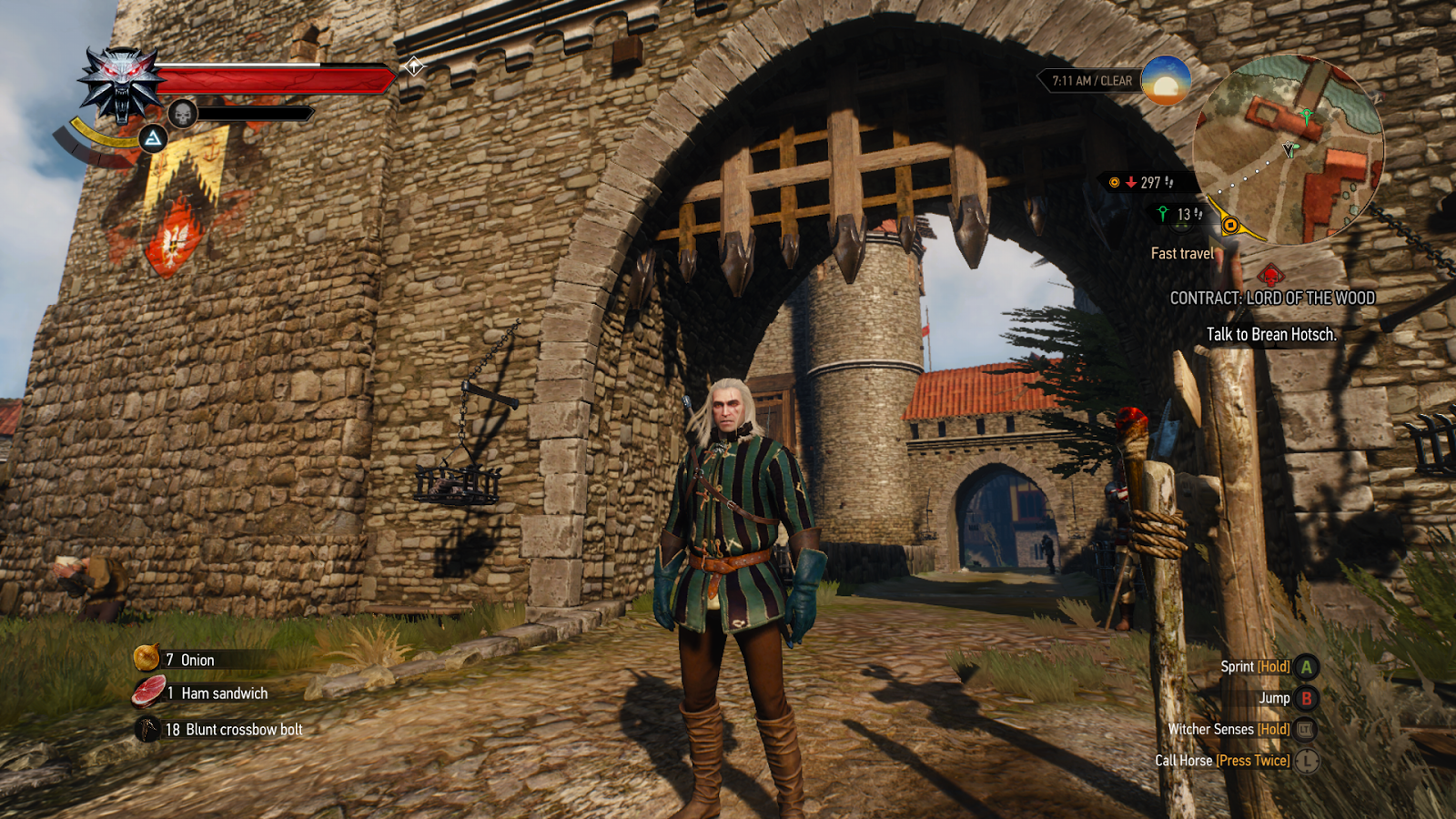The image size is (1456, 819).
Task: Select the Contract: Lord of the Wood tracker
Action: (1271, 298)
